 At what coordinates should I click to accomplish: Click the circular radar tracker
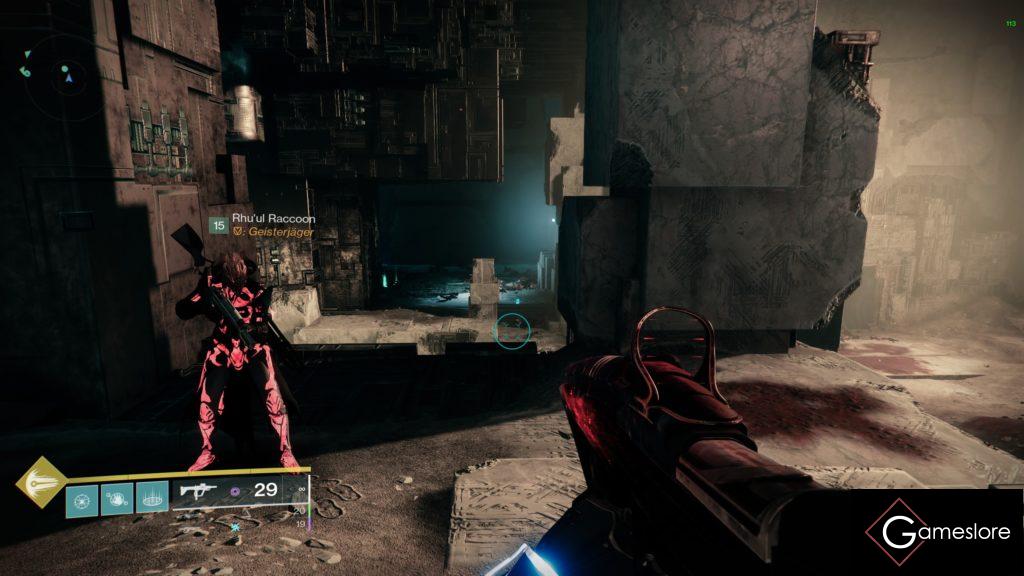pos(60,77)
